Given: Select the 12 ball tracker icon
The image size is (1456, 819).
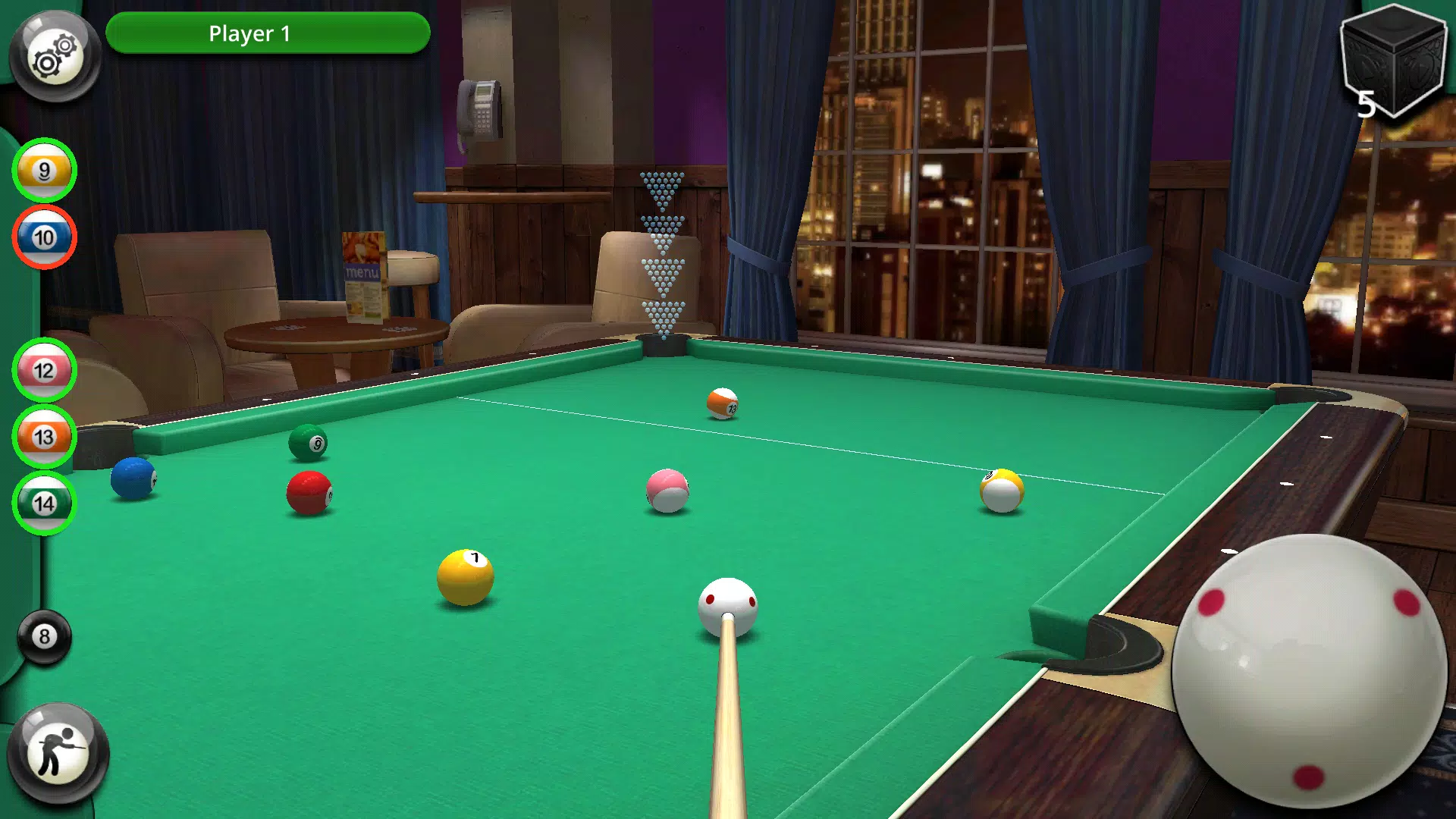Looking at the screenshot, I should pos(45,372).
